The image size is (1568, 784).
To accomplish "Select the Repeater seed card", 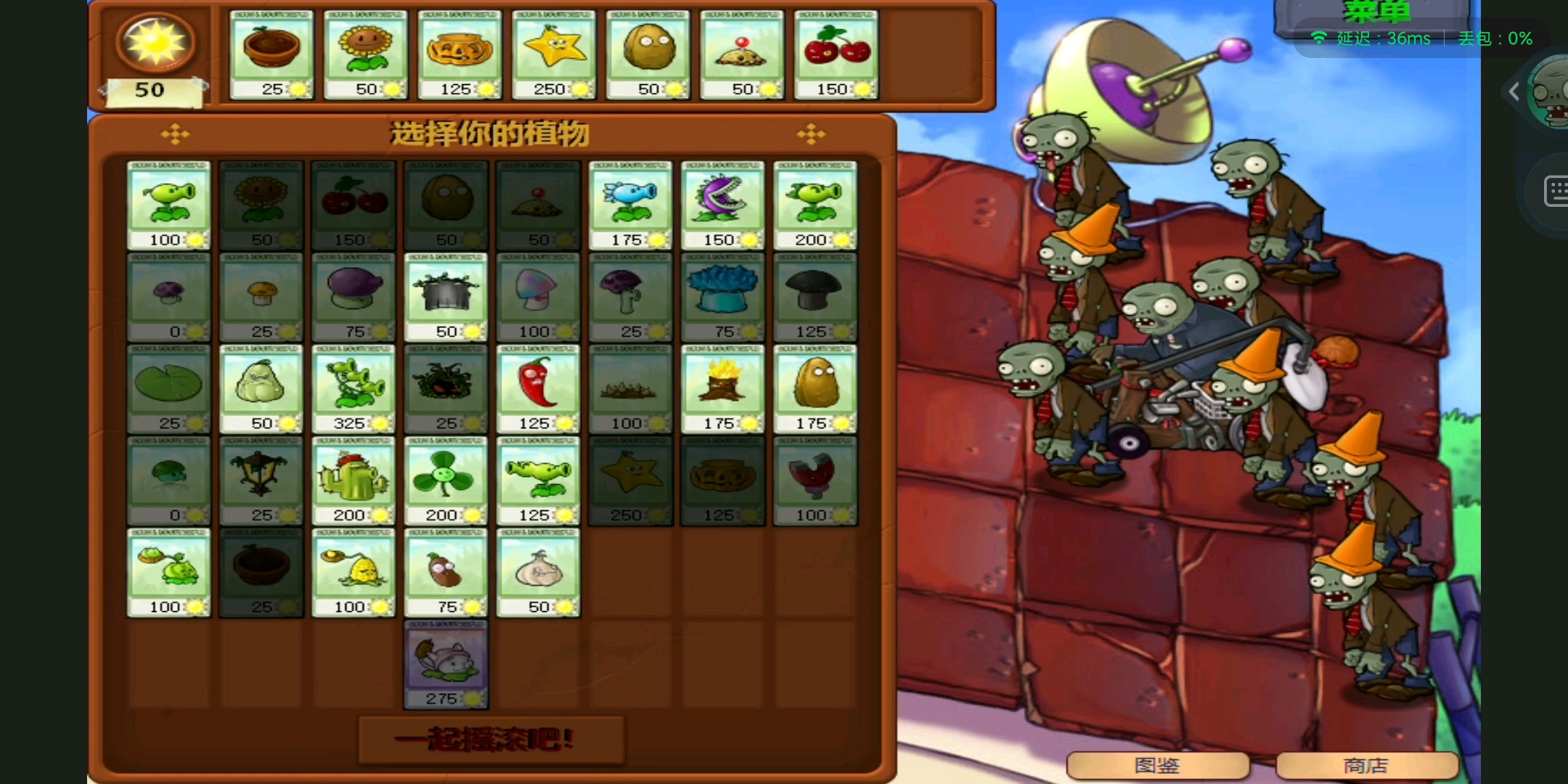I will (814, 203).
